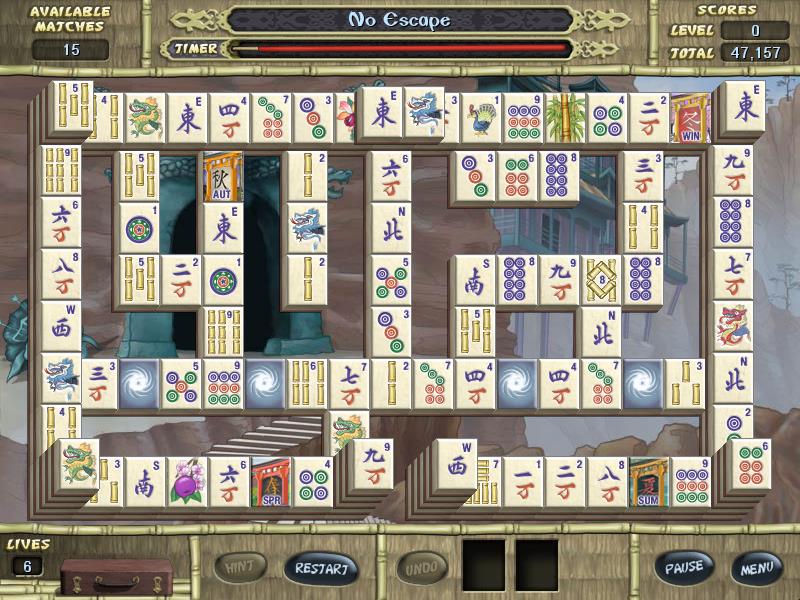Pick the Winter season tile

[690, 120]
